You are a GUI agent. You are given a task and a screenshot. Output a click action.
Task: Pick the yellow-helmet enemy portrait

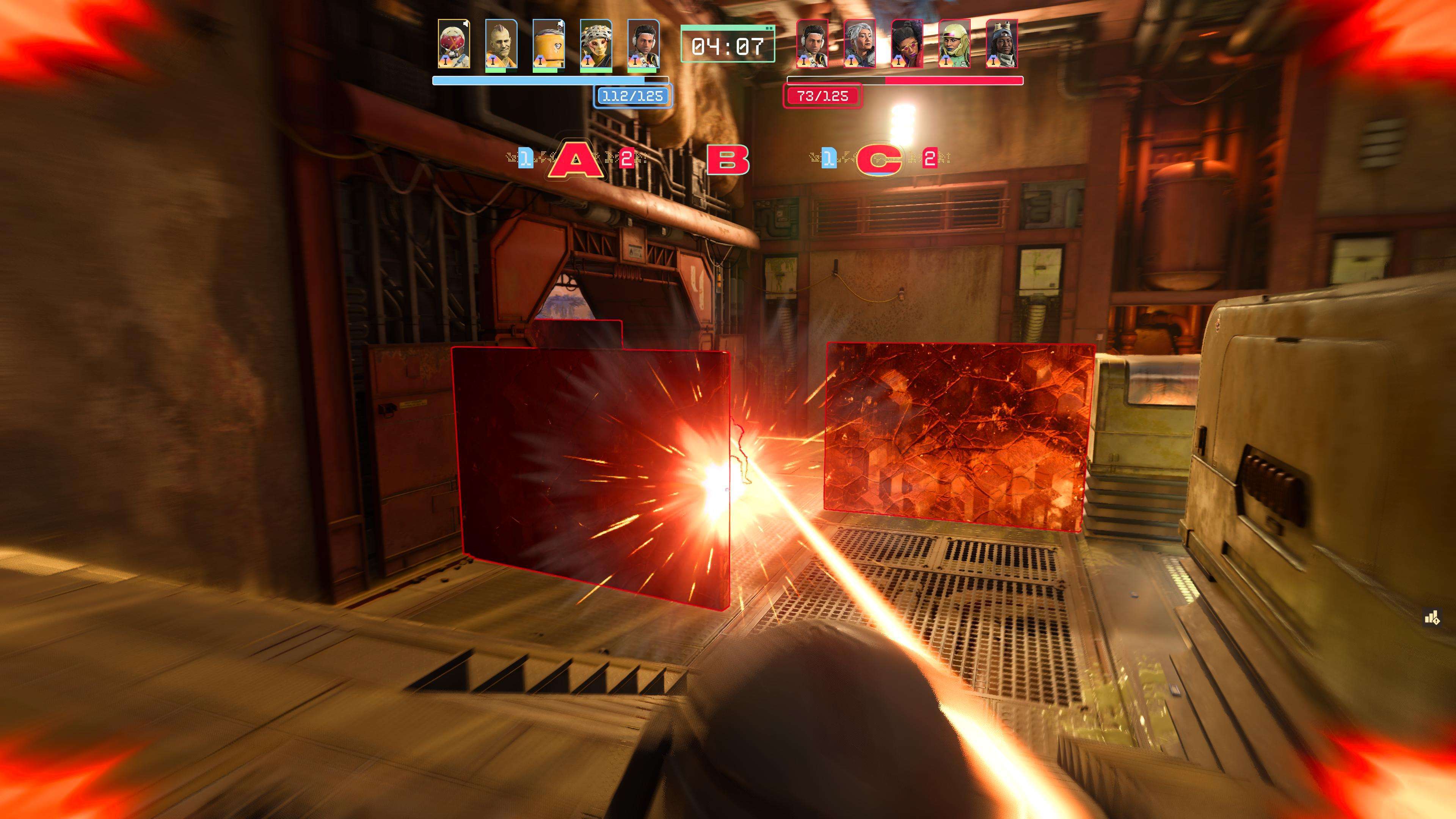point(955,44)
